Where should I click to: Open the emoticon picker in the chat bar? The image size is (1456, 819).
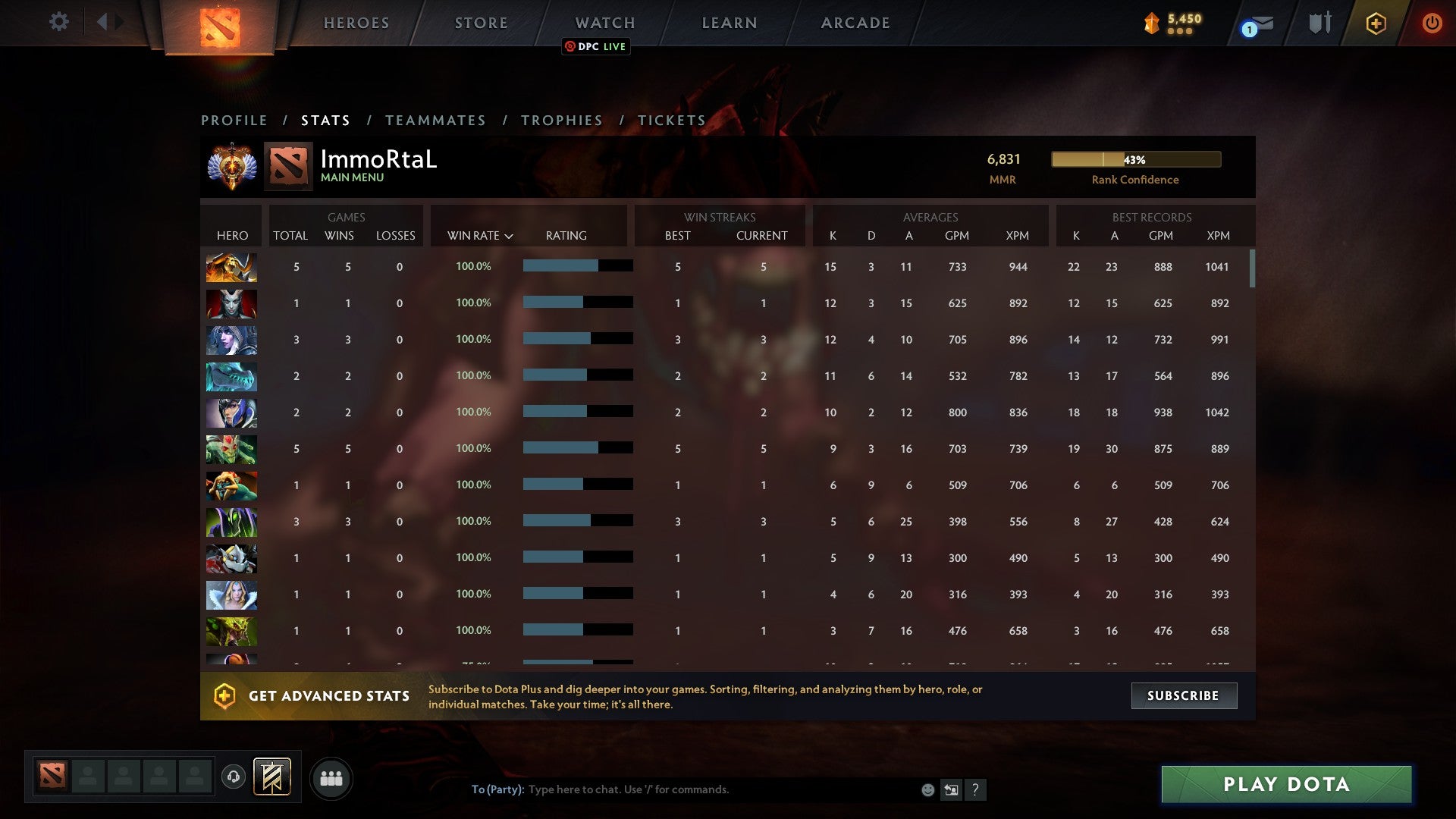(927, 789)
